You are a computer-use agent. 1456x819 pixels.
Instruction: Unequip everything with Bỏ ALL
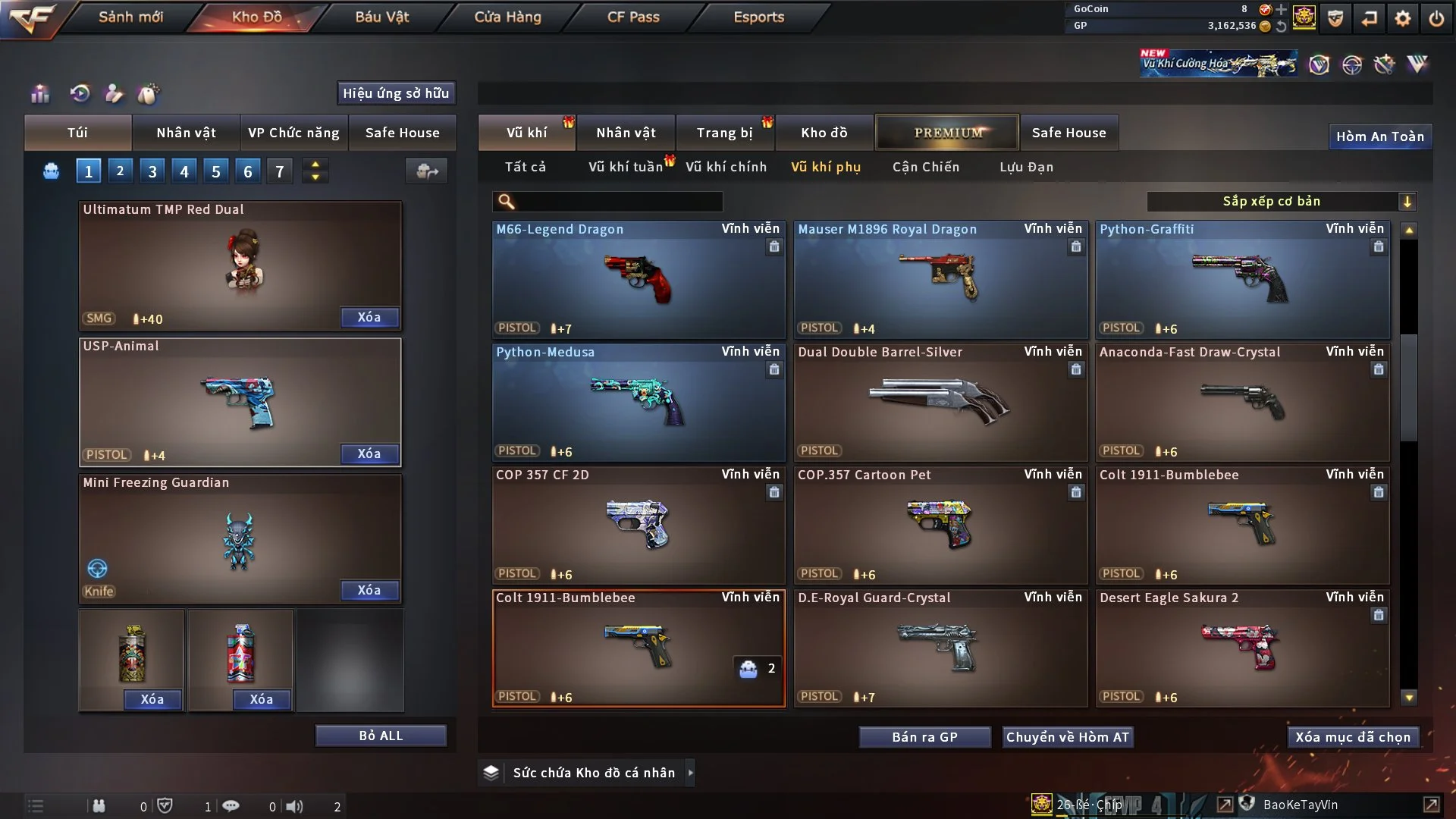[x=381, y=736]
